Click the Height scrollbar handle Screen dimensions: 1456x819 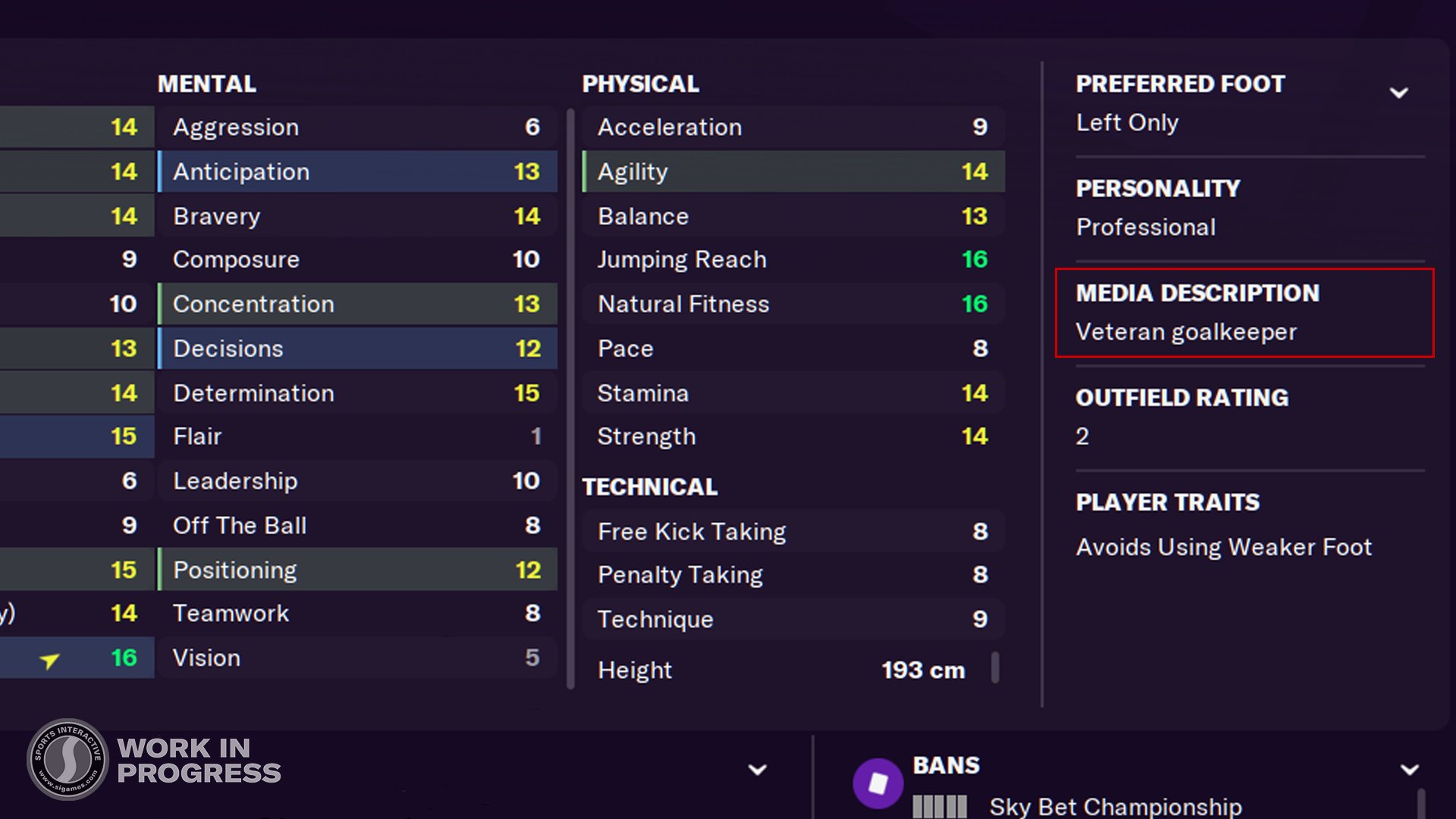coord(995,668)
